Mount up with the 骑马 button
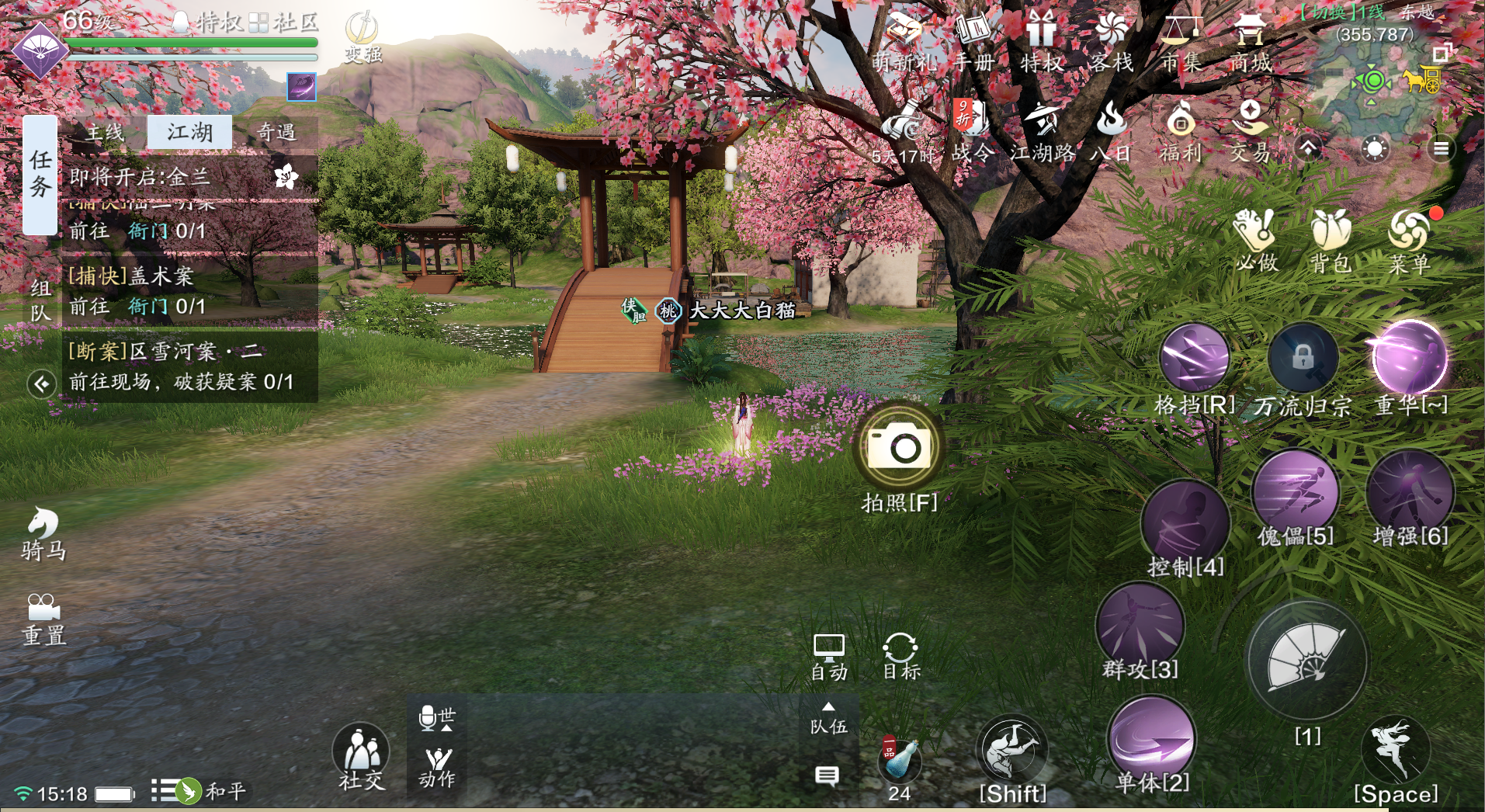1485x812 pixels. coord(43,533)
